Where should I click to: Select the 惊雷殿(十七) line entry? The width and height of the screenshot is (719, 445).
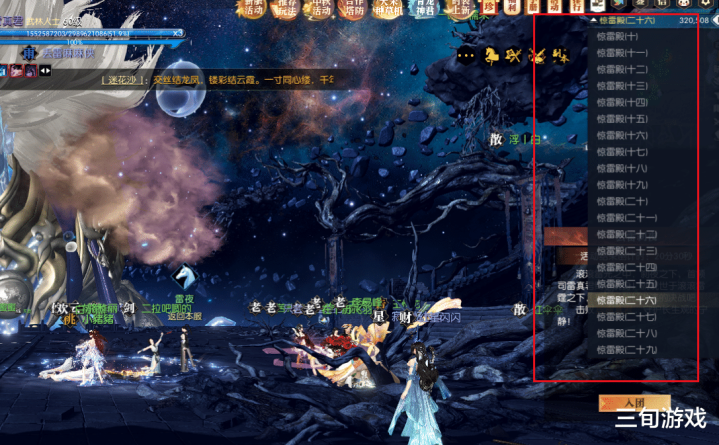pyautogui.click(x=622, y=152)
